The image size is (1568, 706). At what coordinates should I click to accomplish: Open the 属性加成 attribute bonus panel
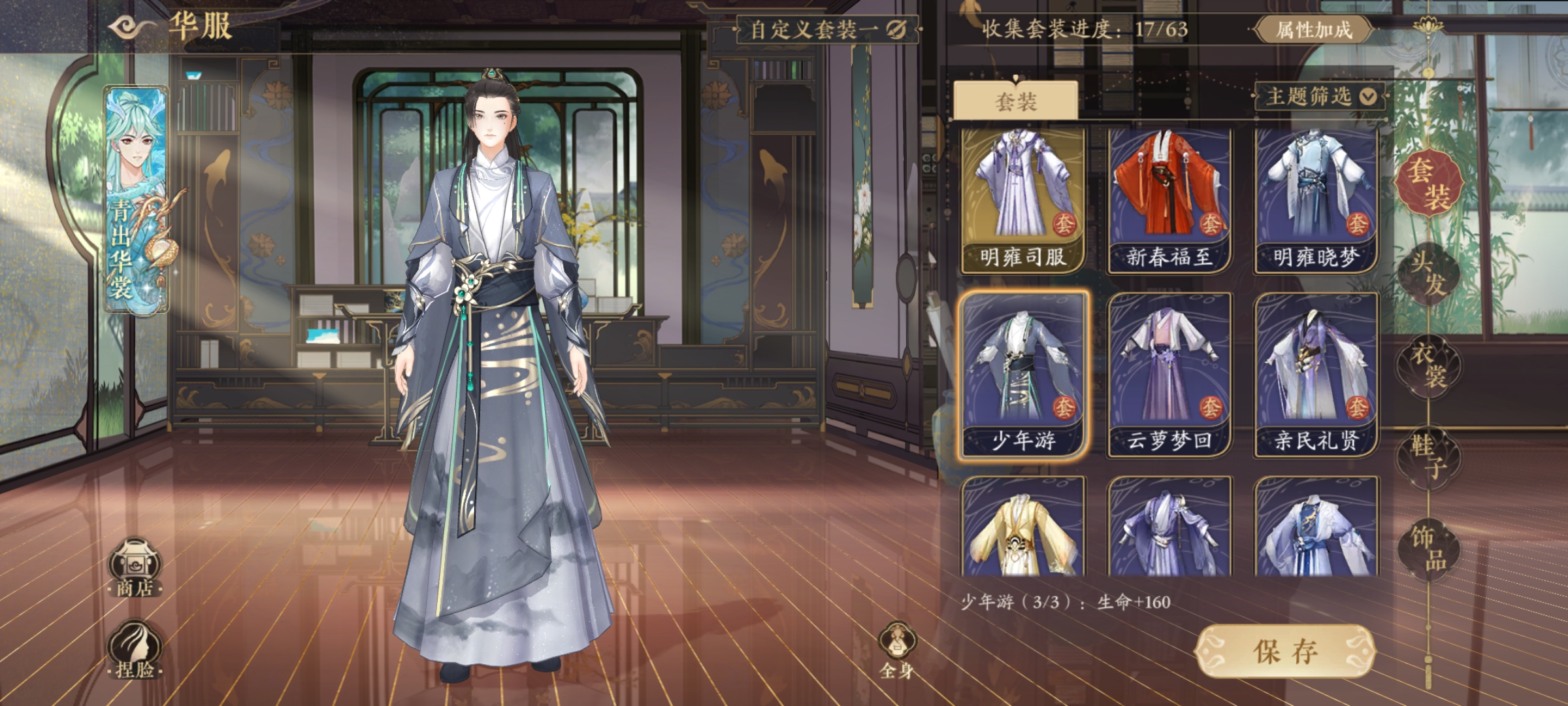1314,29
